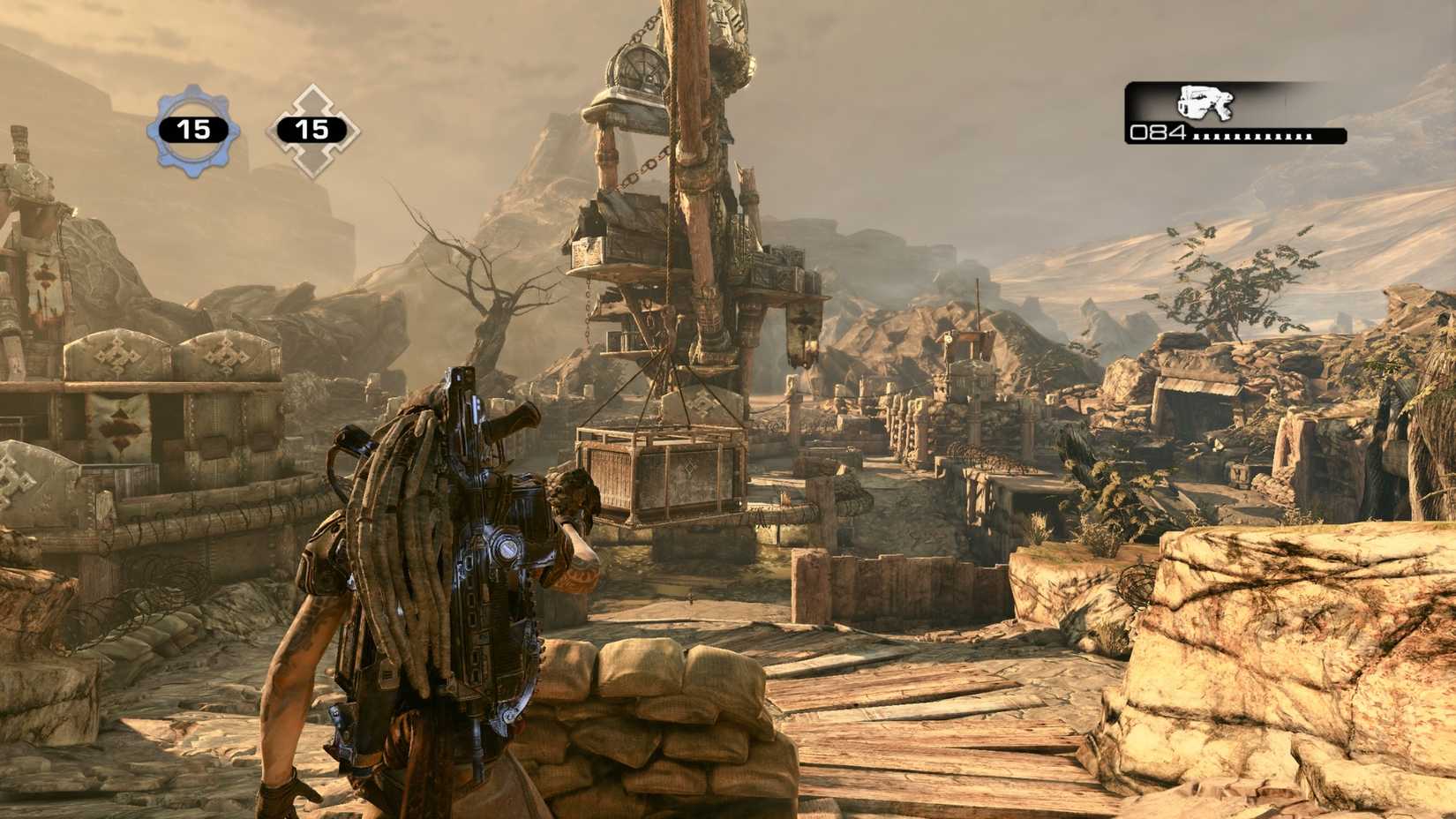Click the clip-ammo pip bar below the weapon

click(1253, 138)
